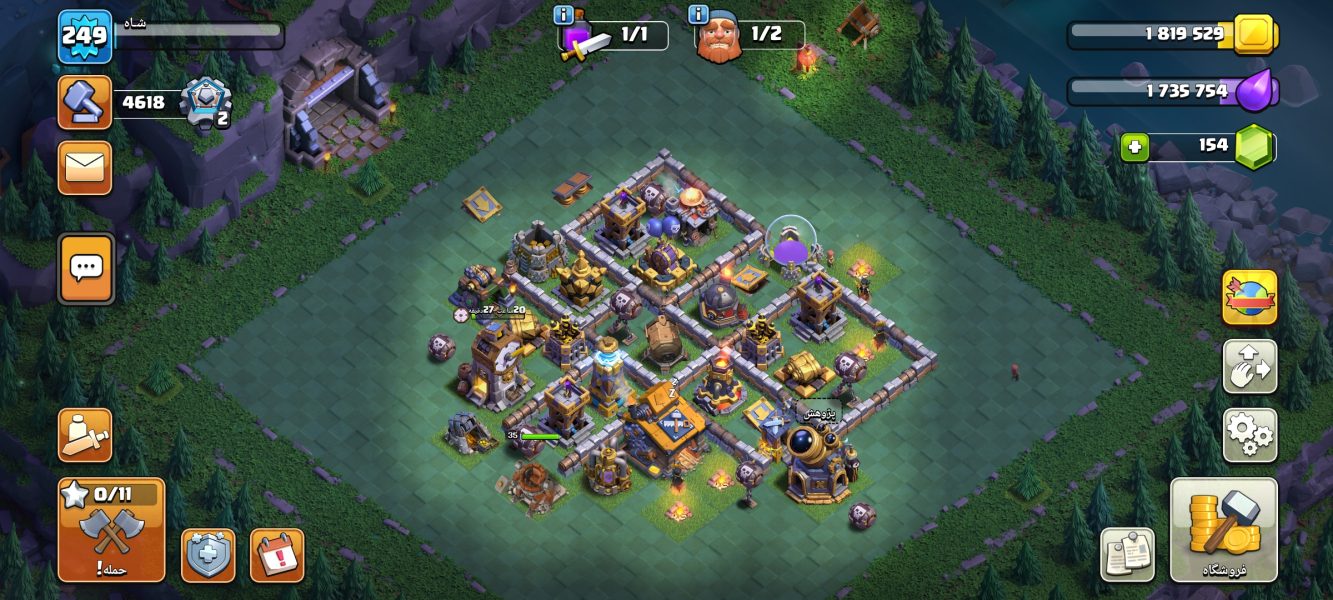Viewport: 1333px width, 600px height.
Task: Open the clipboard notes button
Action: click(x=1127, y=554)
